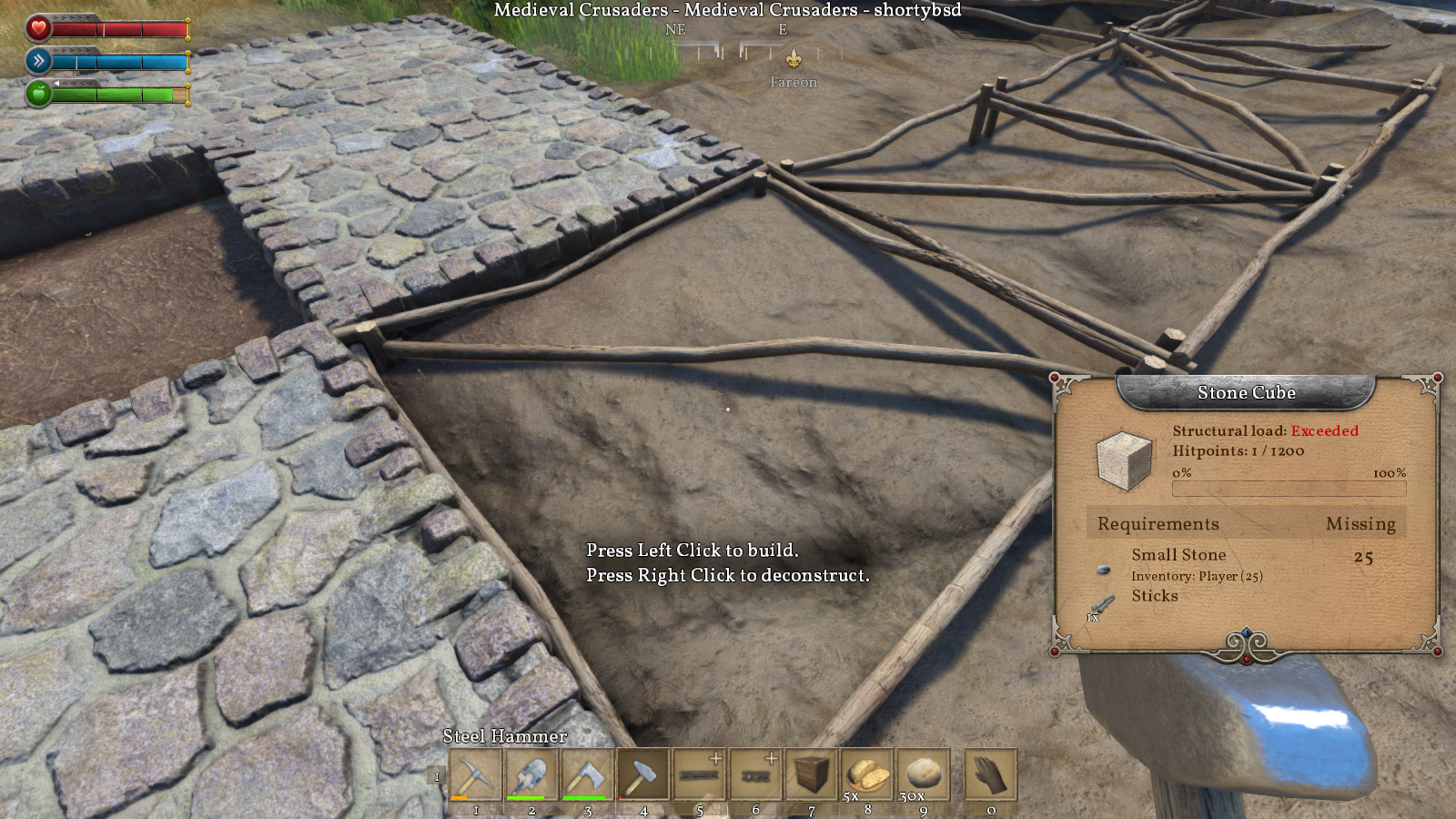Choose the 30x round stone item slot
The width and height of the screenshot is (1456, 819).
pos(924,775)
